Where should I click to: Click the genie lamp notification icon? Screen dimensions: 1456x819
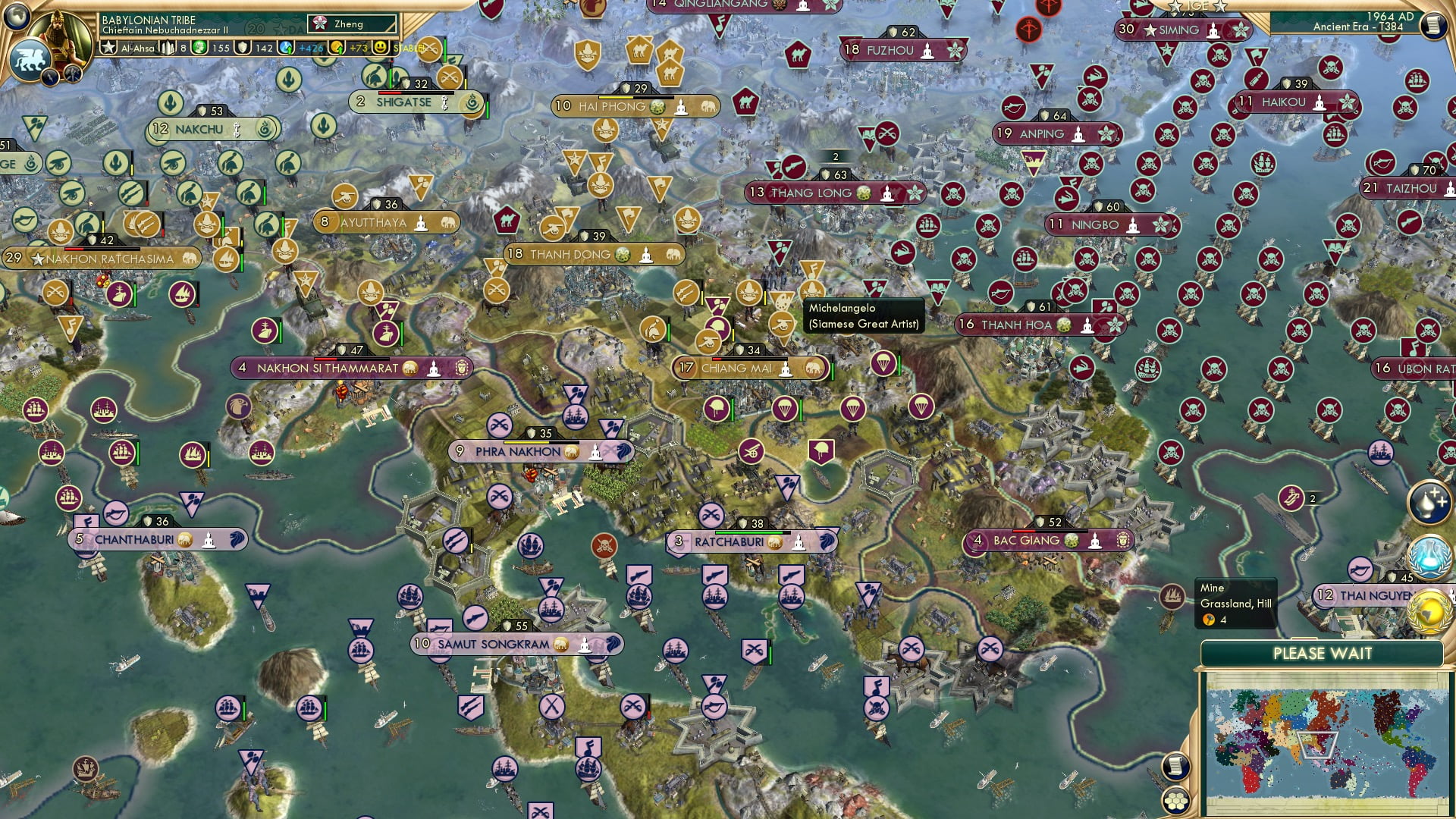click(1428, 502)
